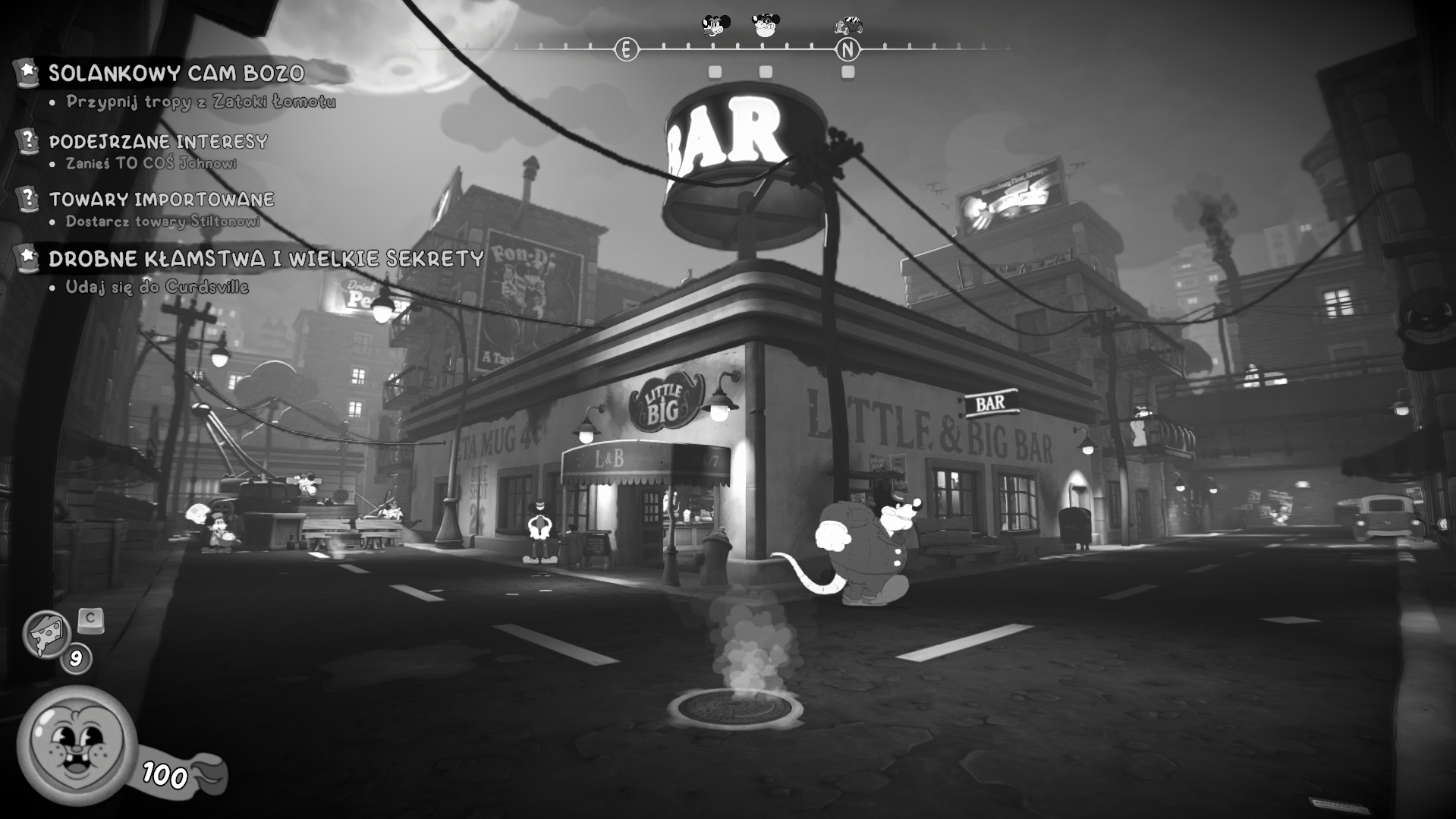The width and height of the screenshot is (1456, 819).
Task: Select Drobne Kłamstwa i Wielkie Sekrety quest
Action: [266, 259]
